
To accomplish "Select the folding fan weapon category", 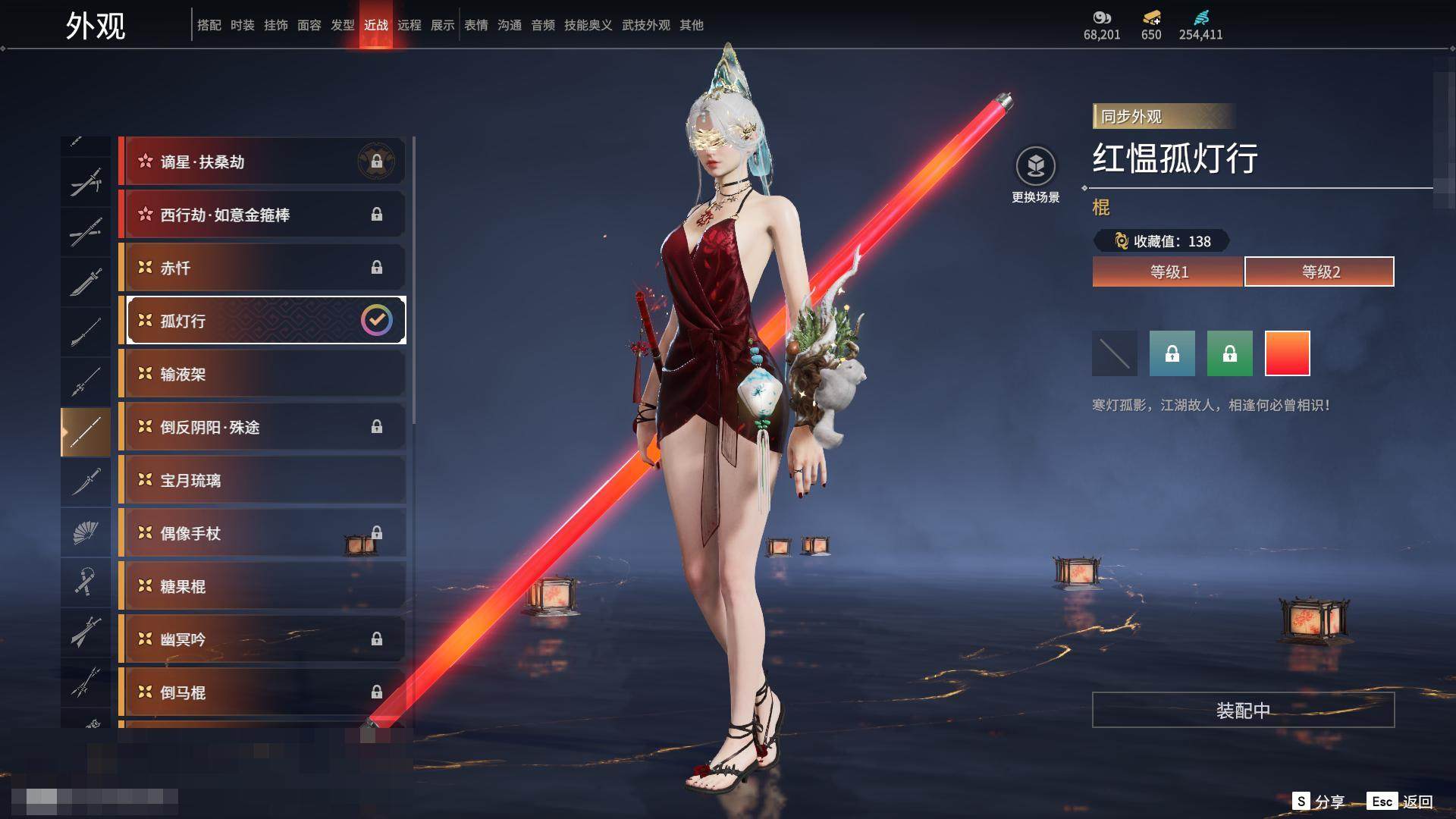I will click(86, 532).
